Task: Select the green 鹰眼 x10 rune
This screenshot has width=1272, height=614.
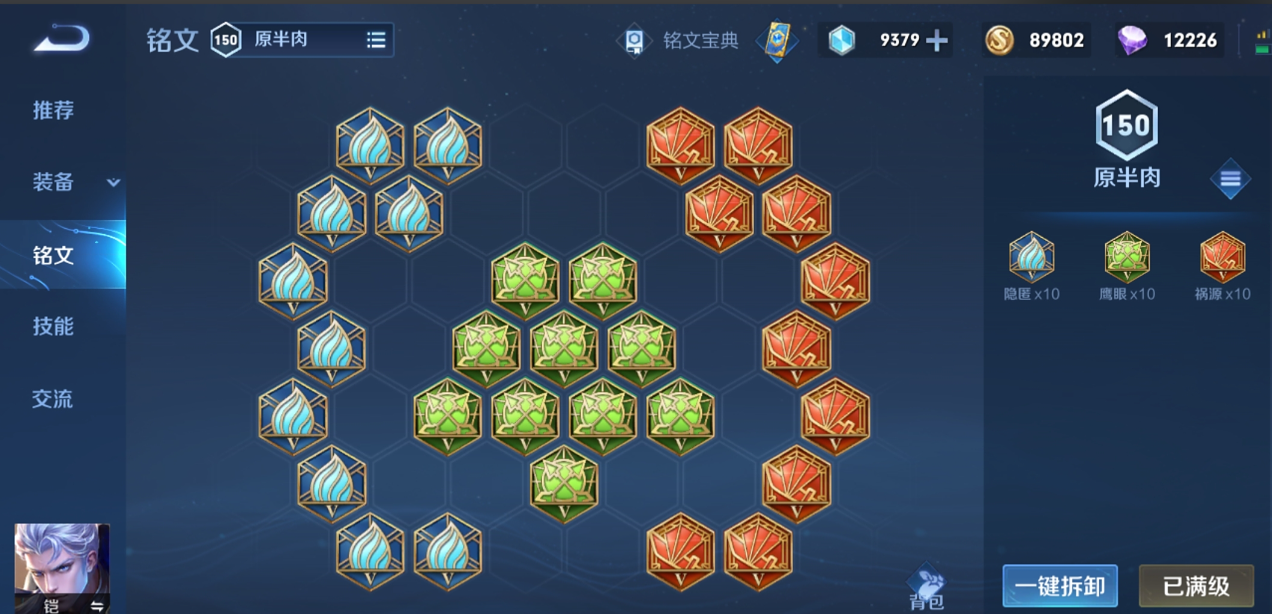Action: 1127,259
